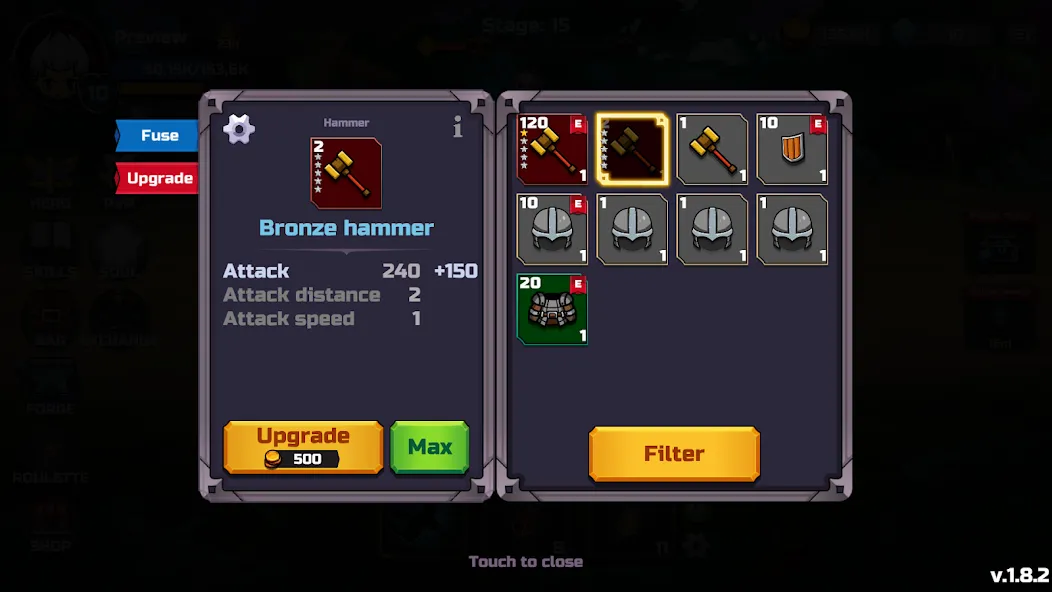Hit the green Max button

(x=429, y=447)
